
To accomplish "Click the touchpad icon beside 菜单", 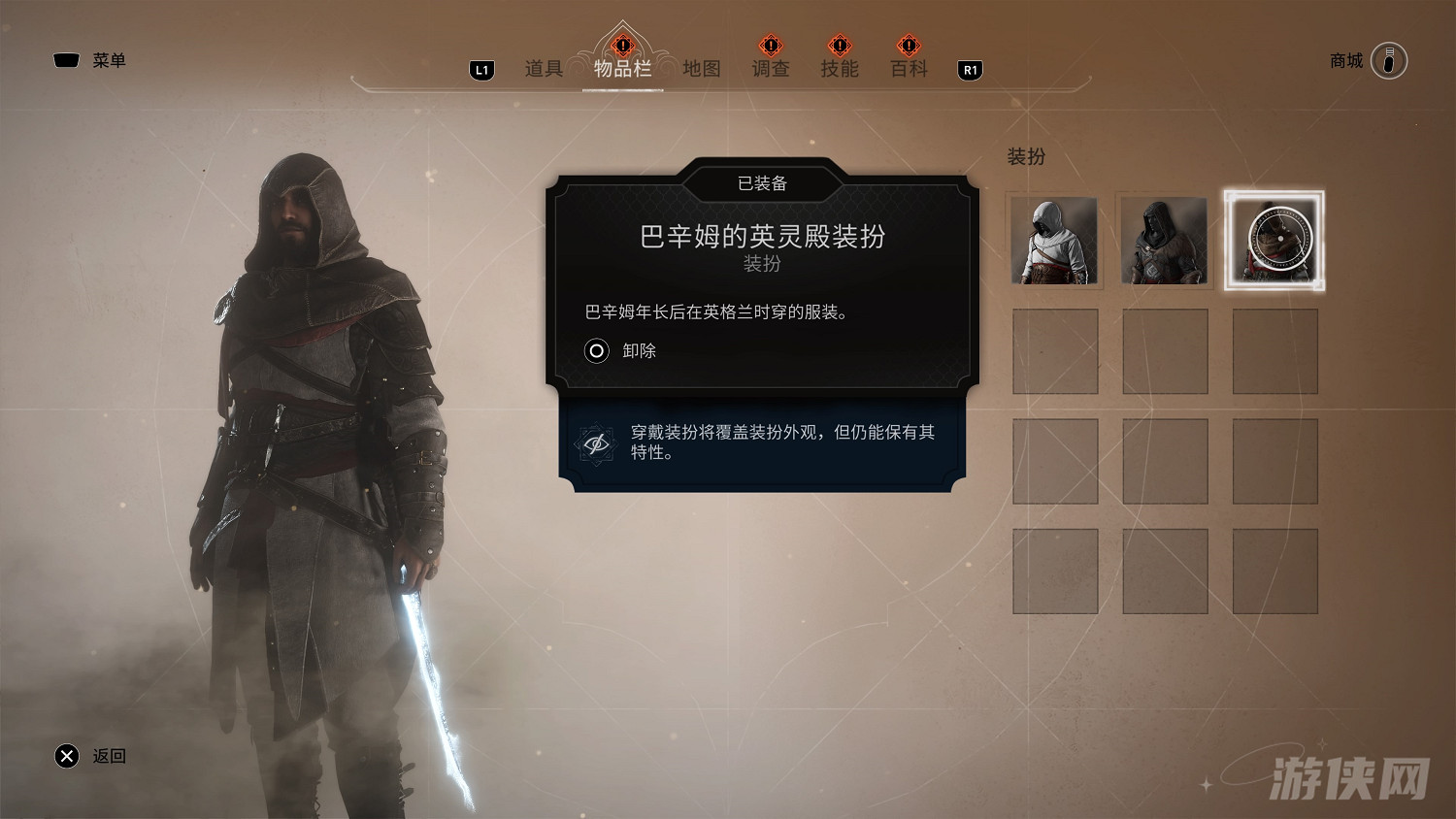I will [x=65, y=59].
